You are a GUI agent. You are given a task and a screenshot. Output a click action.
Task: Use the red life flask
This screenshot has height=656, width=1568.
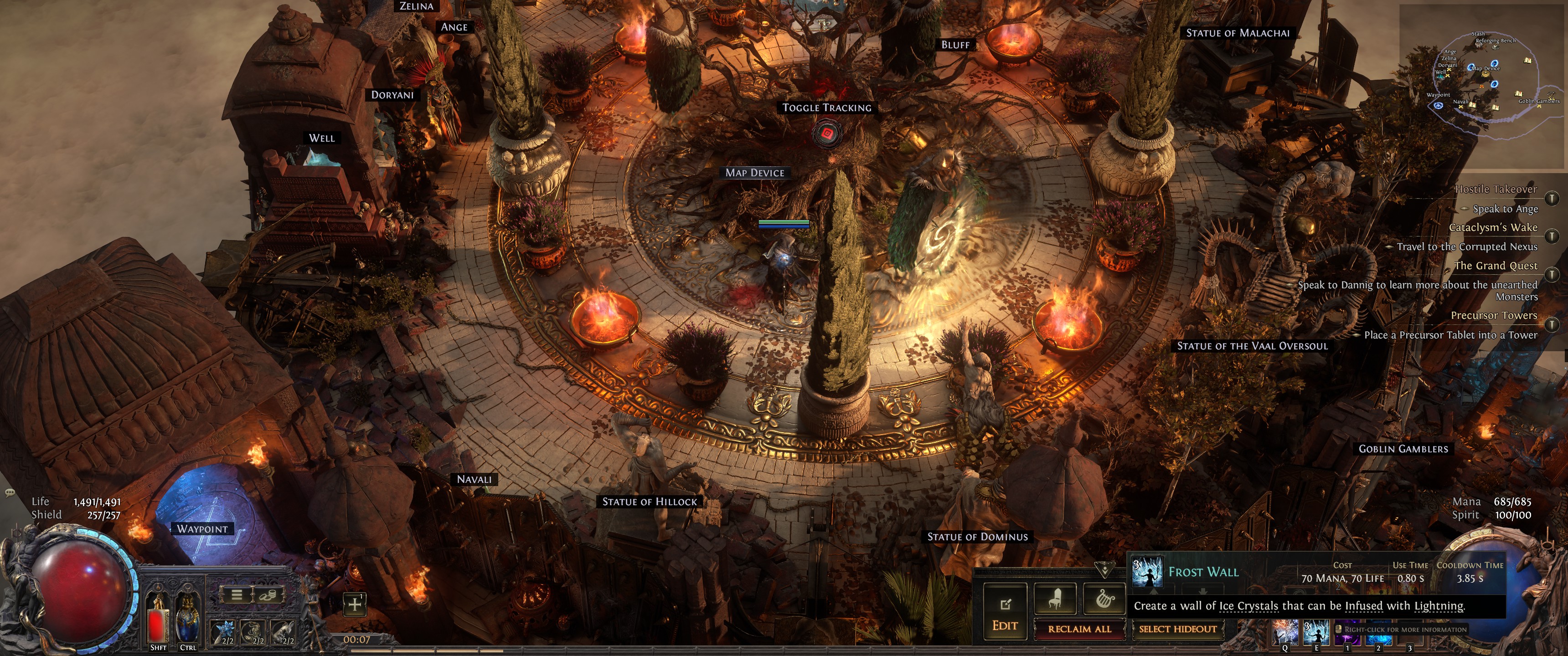(158, 622)
